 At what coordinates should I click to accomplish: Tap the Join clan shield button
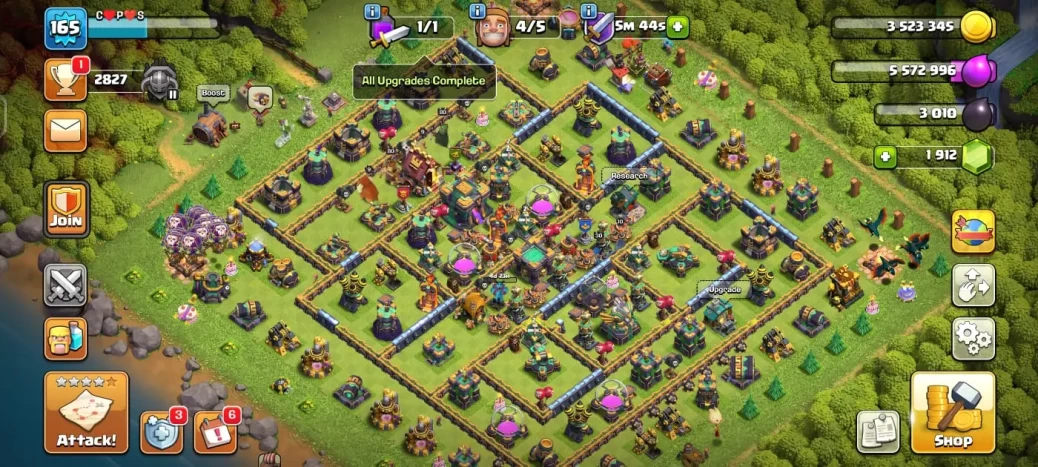(66, 208)
